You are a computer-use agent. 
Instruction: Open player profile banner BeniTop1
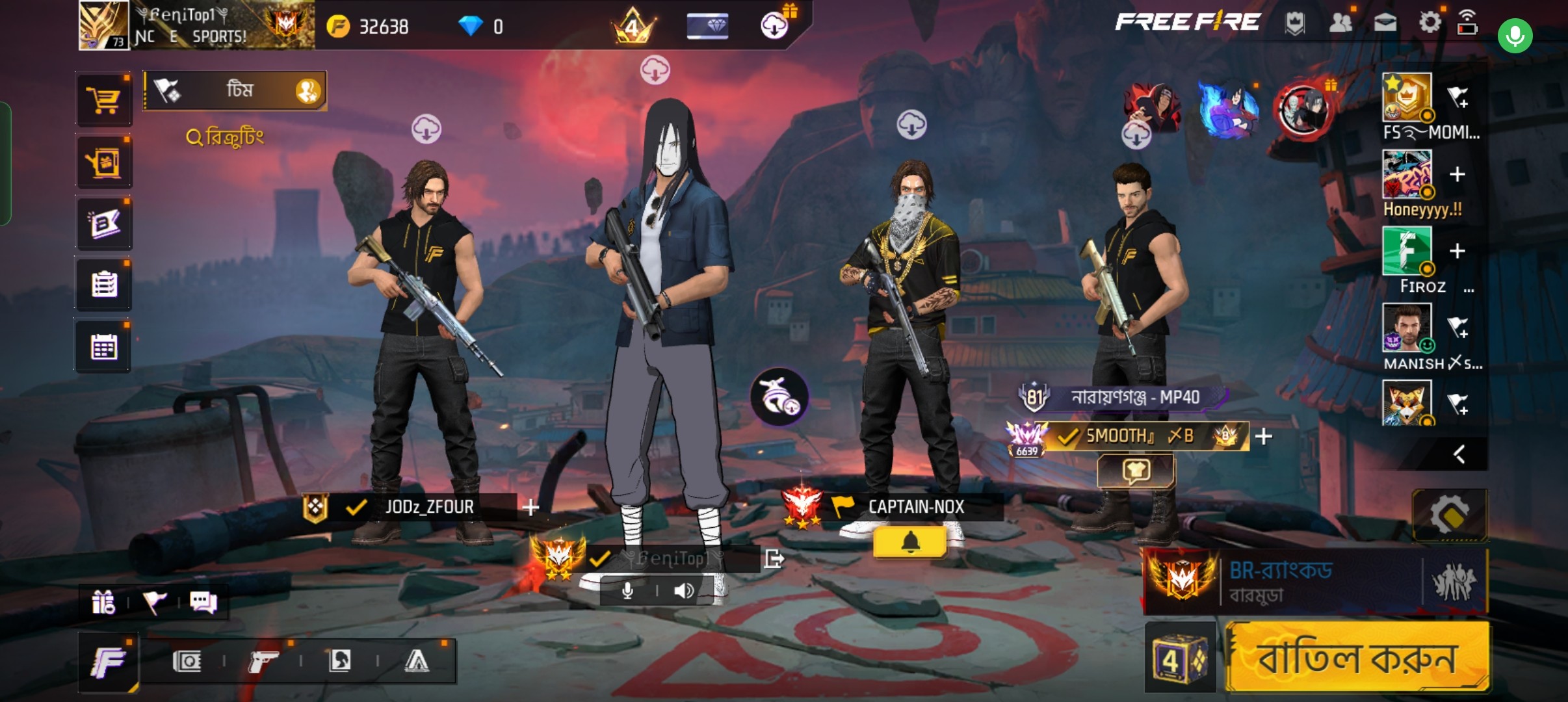coord(196,26)
